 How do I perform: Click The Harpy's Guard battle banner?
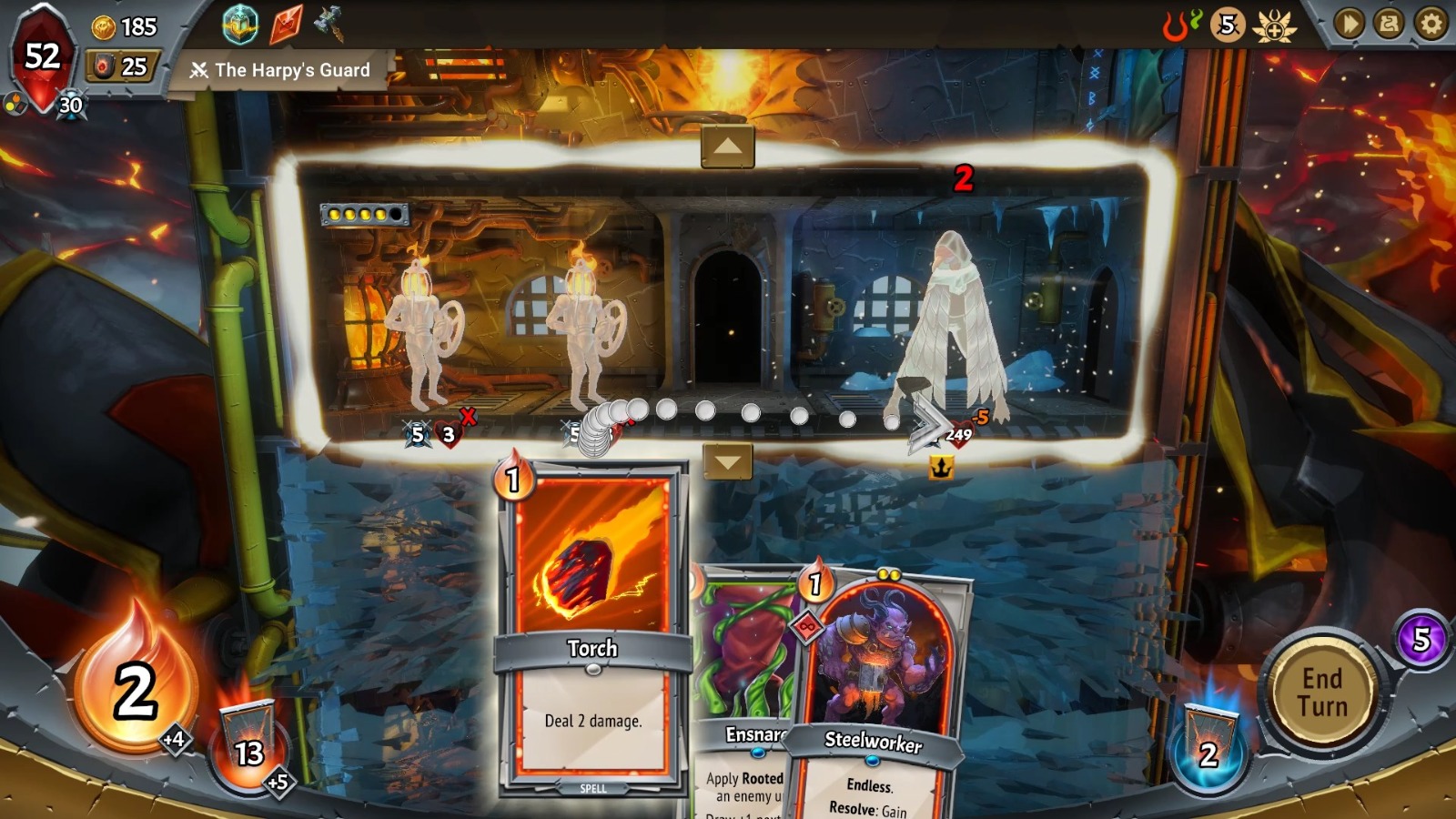(x=282, y=68)
